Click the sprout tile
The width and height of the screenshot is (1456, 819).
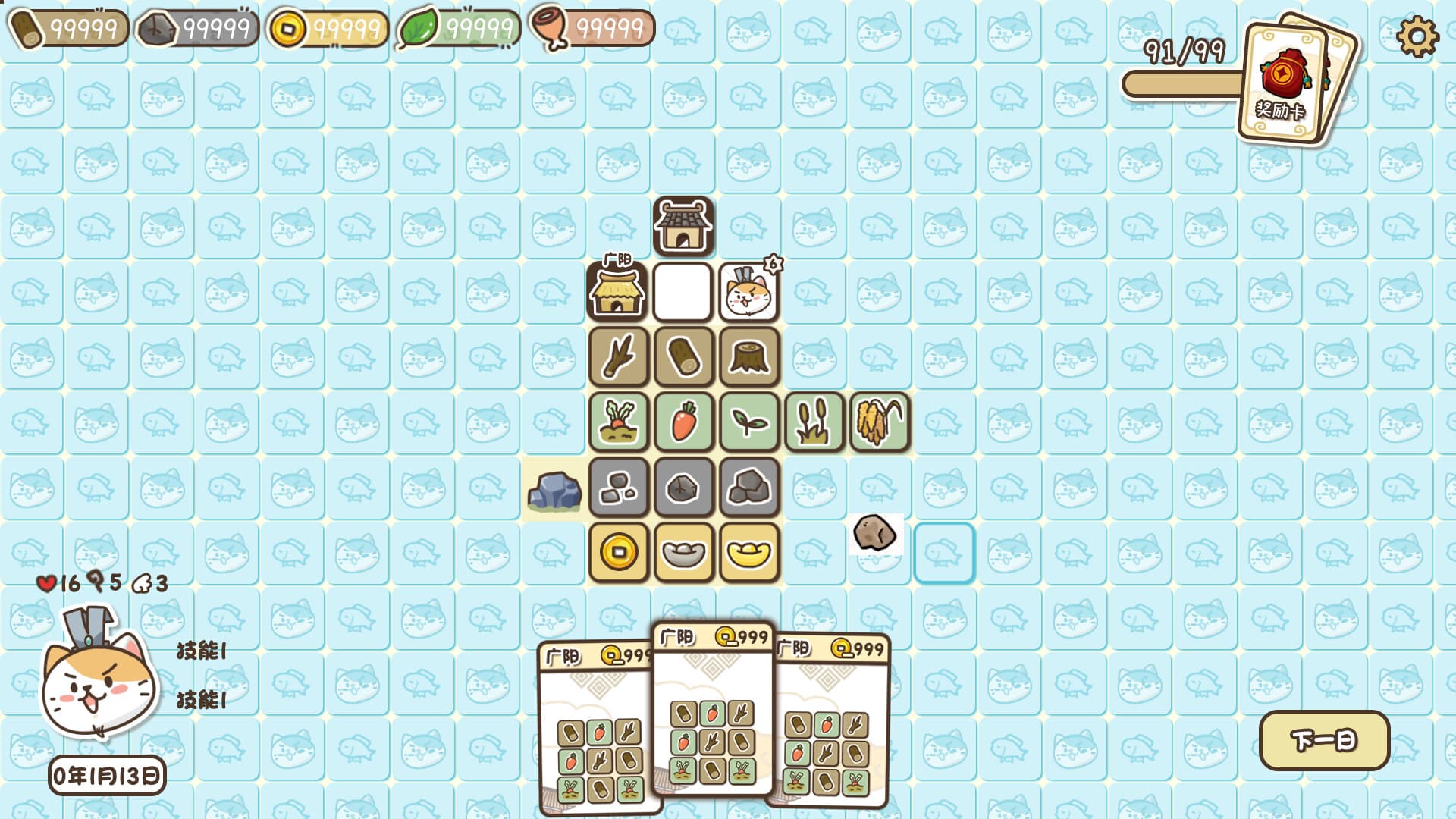[x=748, y=422]
